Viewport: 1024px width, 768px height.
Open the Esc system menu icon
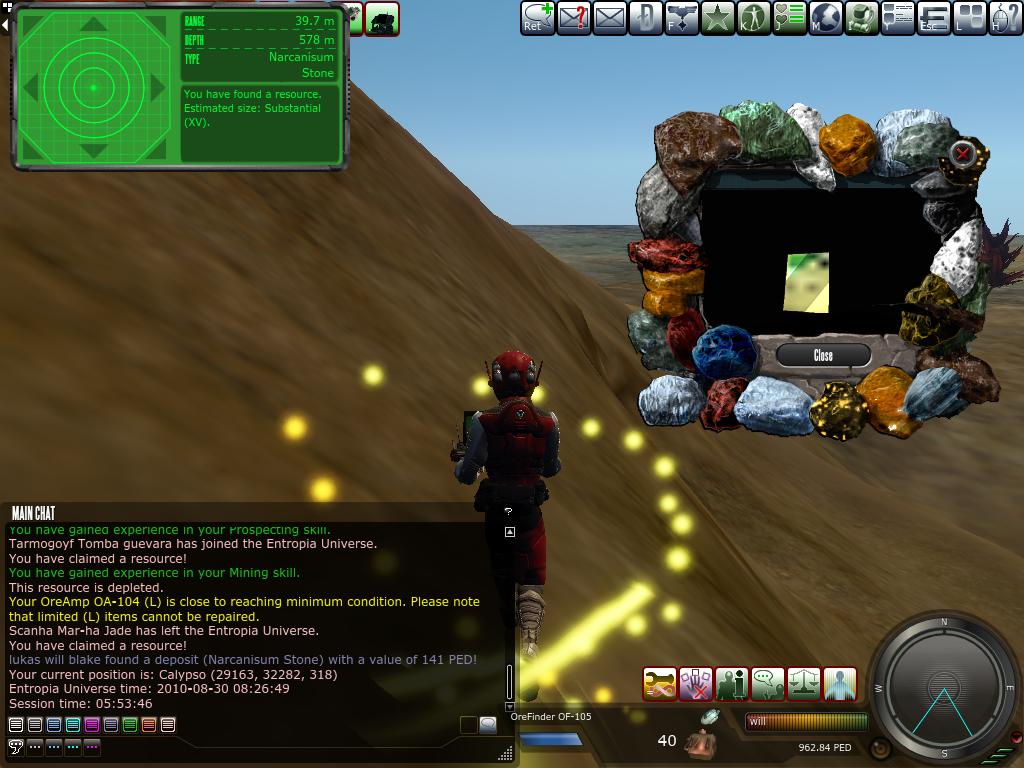[x=934, y=17]
